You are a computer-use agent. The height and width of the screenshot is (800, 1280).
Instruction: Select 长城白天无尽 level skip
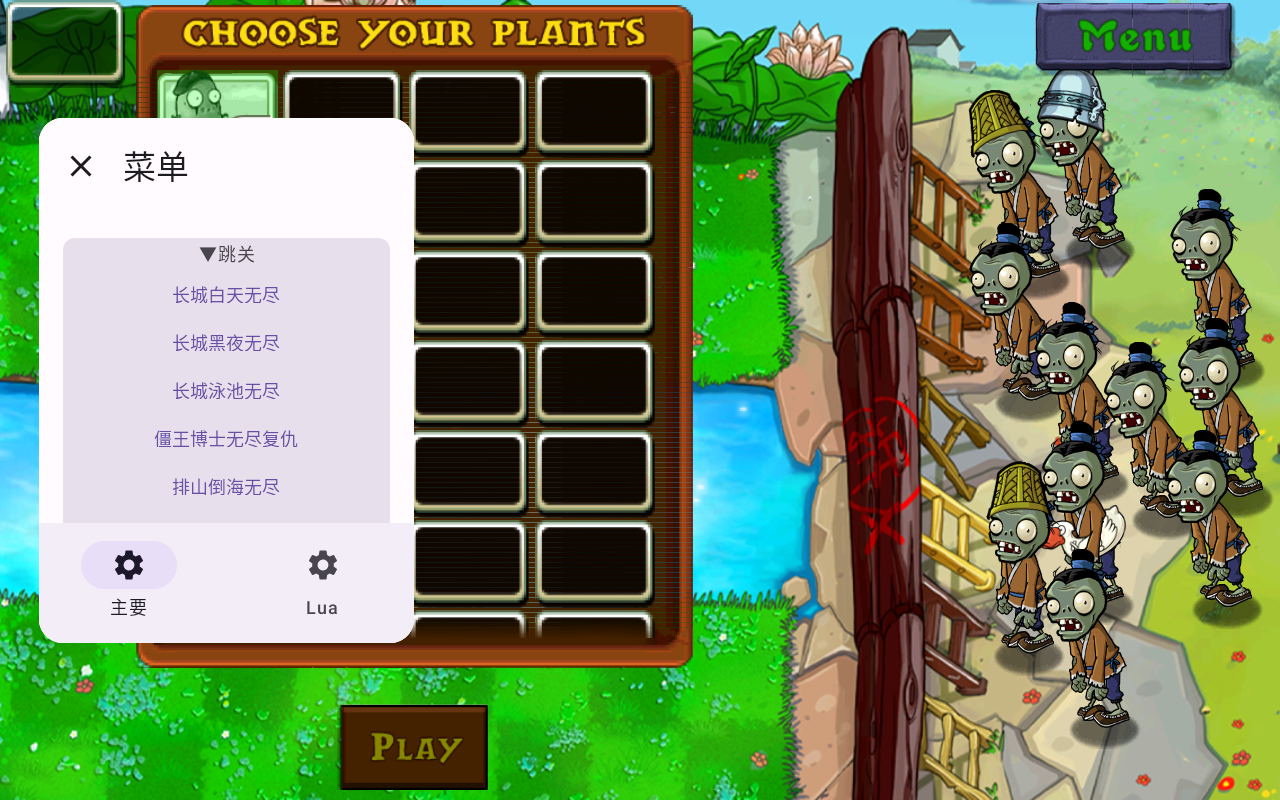click(x=226, y=295)
